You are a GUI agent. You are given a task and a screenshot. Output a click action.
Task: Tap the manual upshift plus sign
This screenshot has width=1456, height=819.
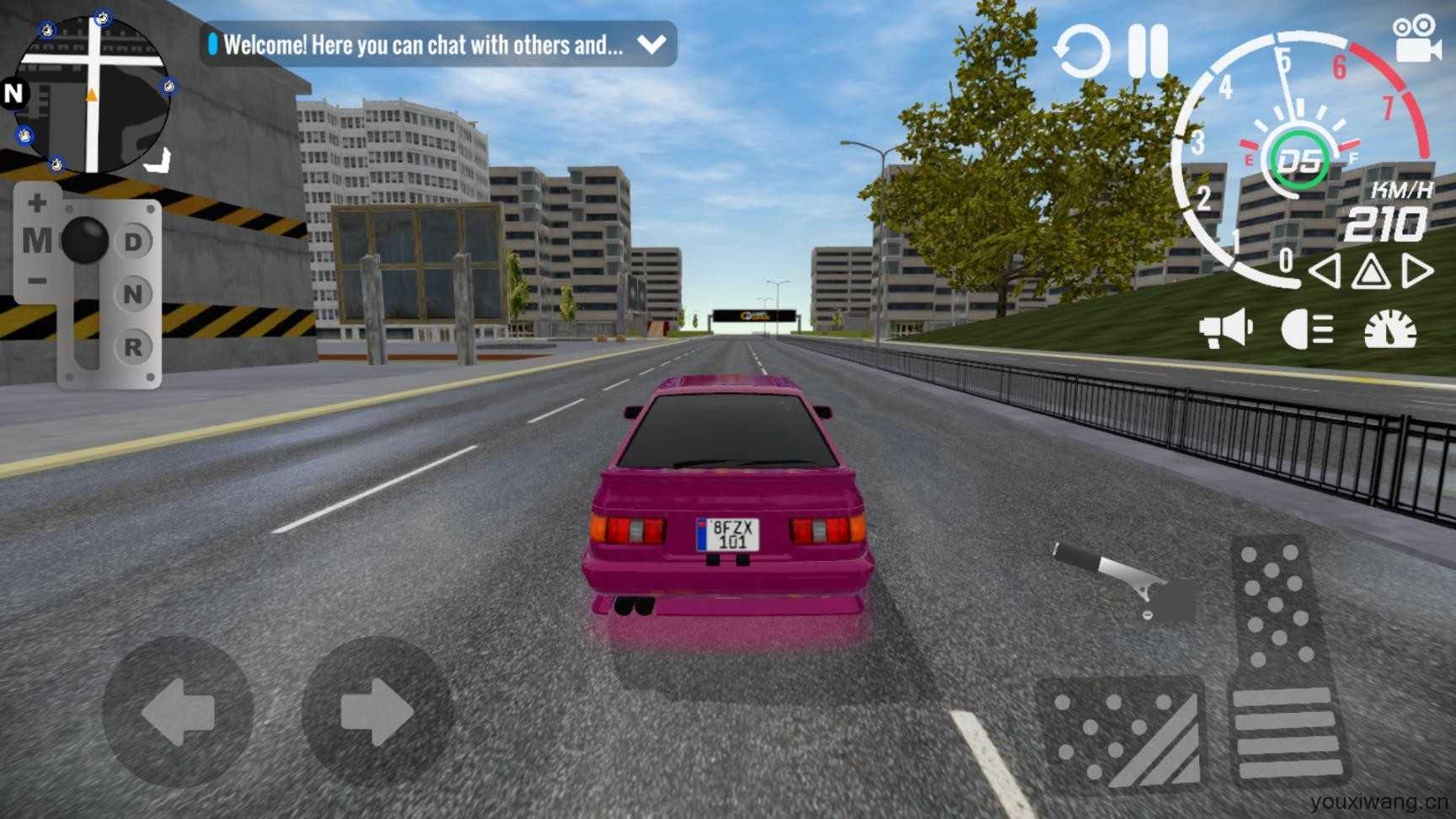coord(37,203)
